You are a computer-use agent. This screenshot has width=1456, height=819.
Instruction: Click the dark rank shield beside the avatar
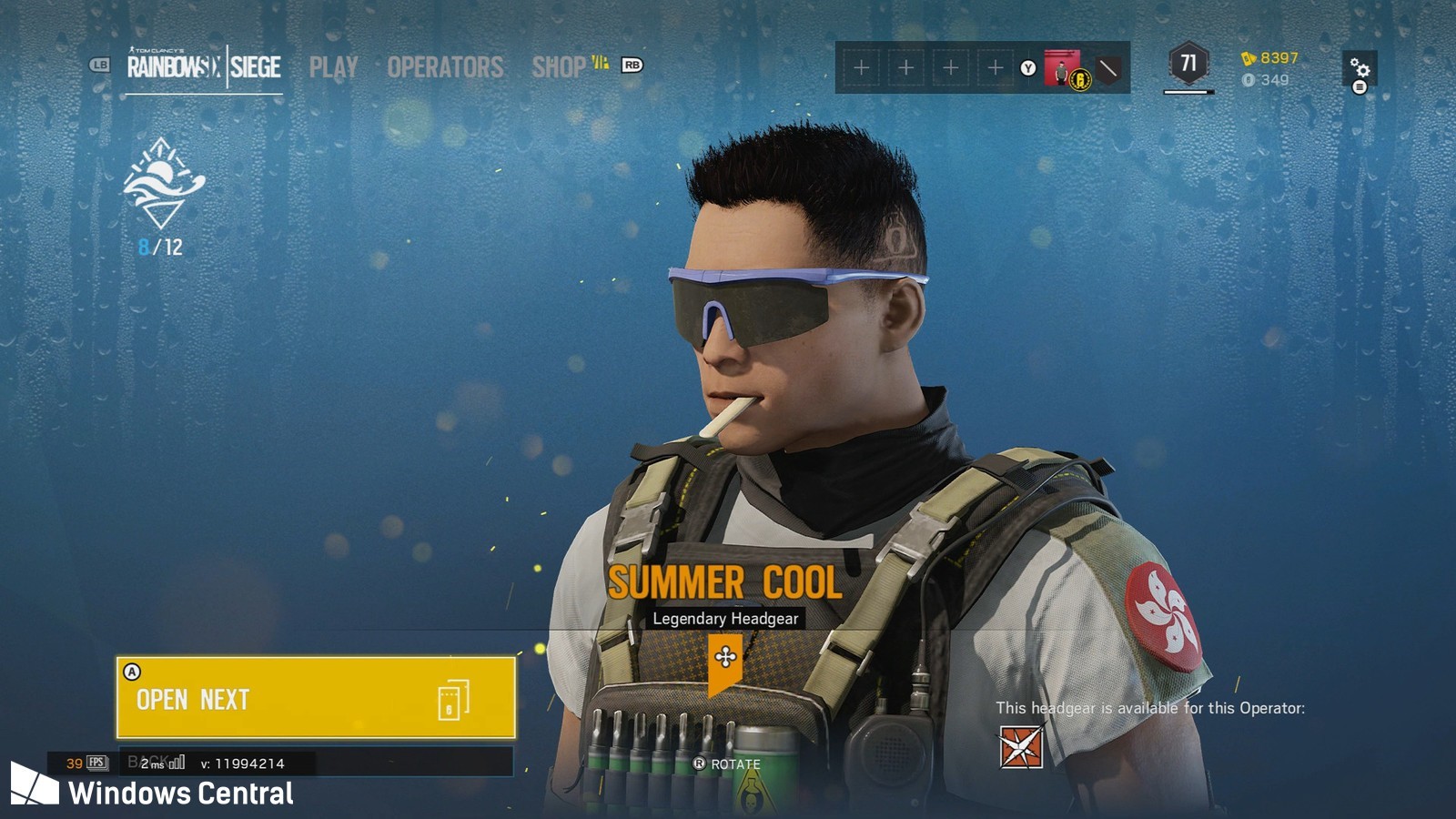(x=1108, y=68)
